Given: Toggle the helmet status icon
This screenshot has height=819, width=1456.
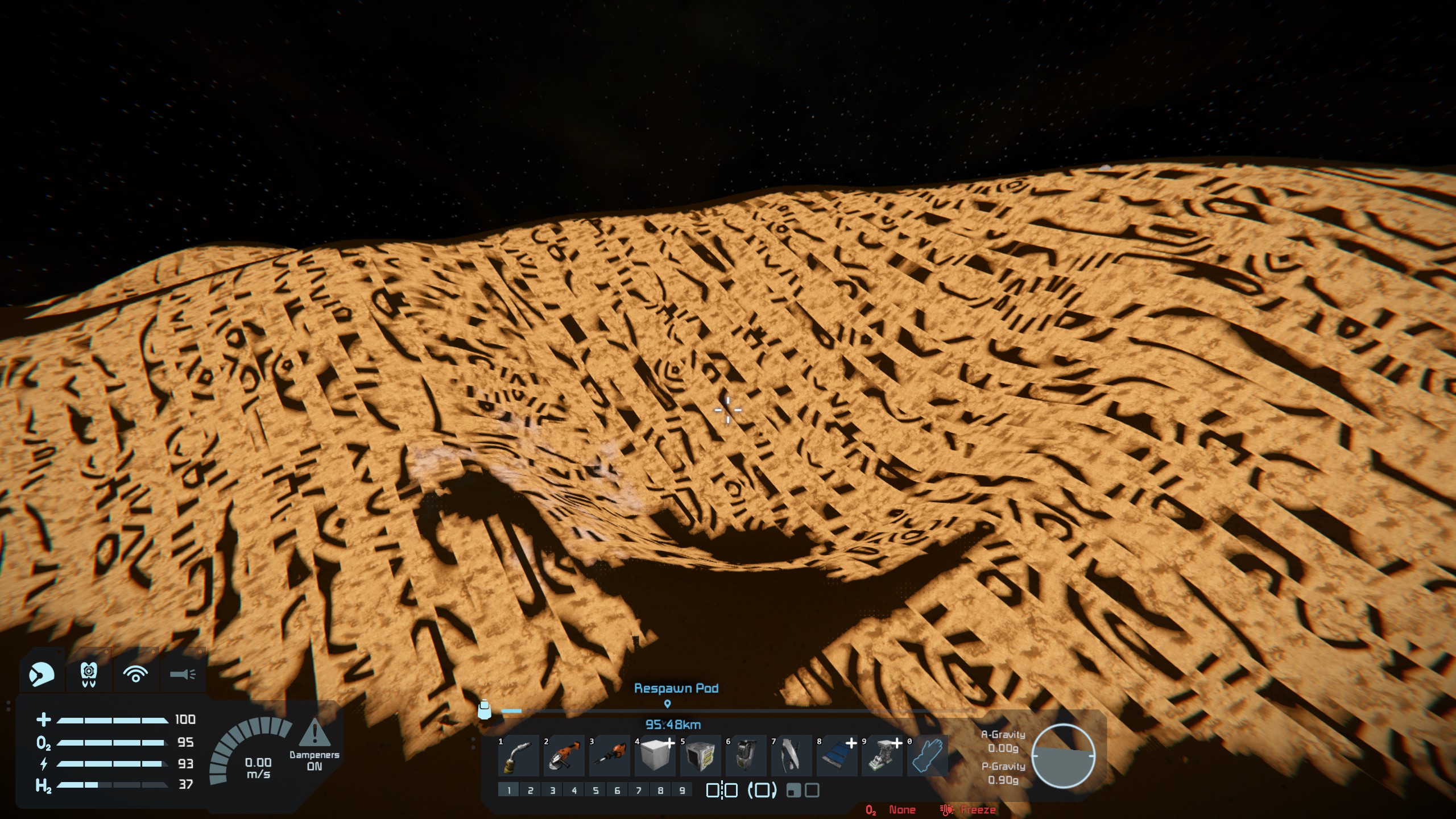Looking at the screenshot, I should click(42, 675).
